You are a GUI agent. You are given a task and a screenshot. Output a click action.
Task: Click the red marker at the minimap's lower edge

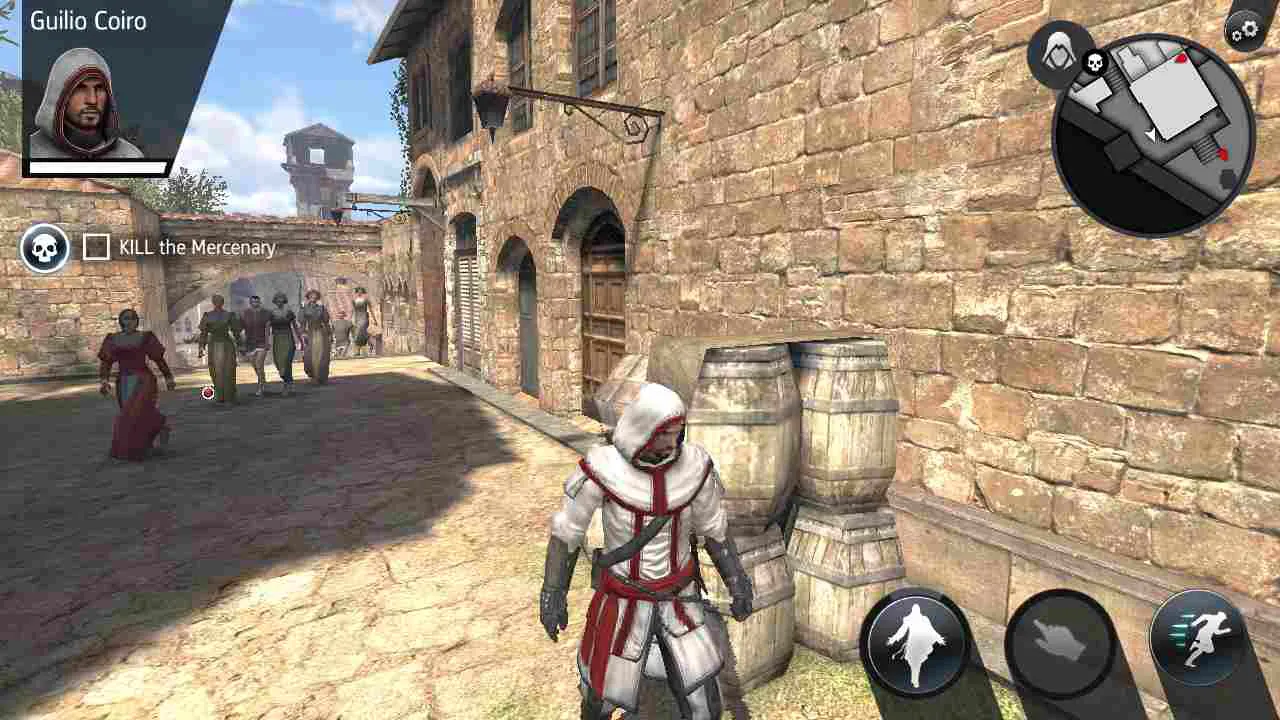[1223, 152]
